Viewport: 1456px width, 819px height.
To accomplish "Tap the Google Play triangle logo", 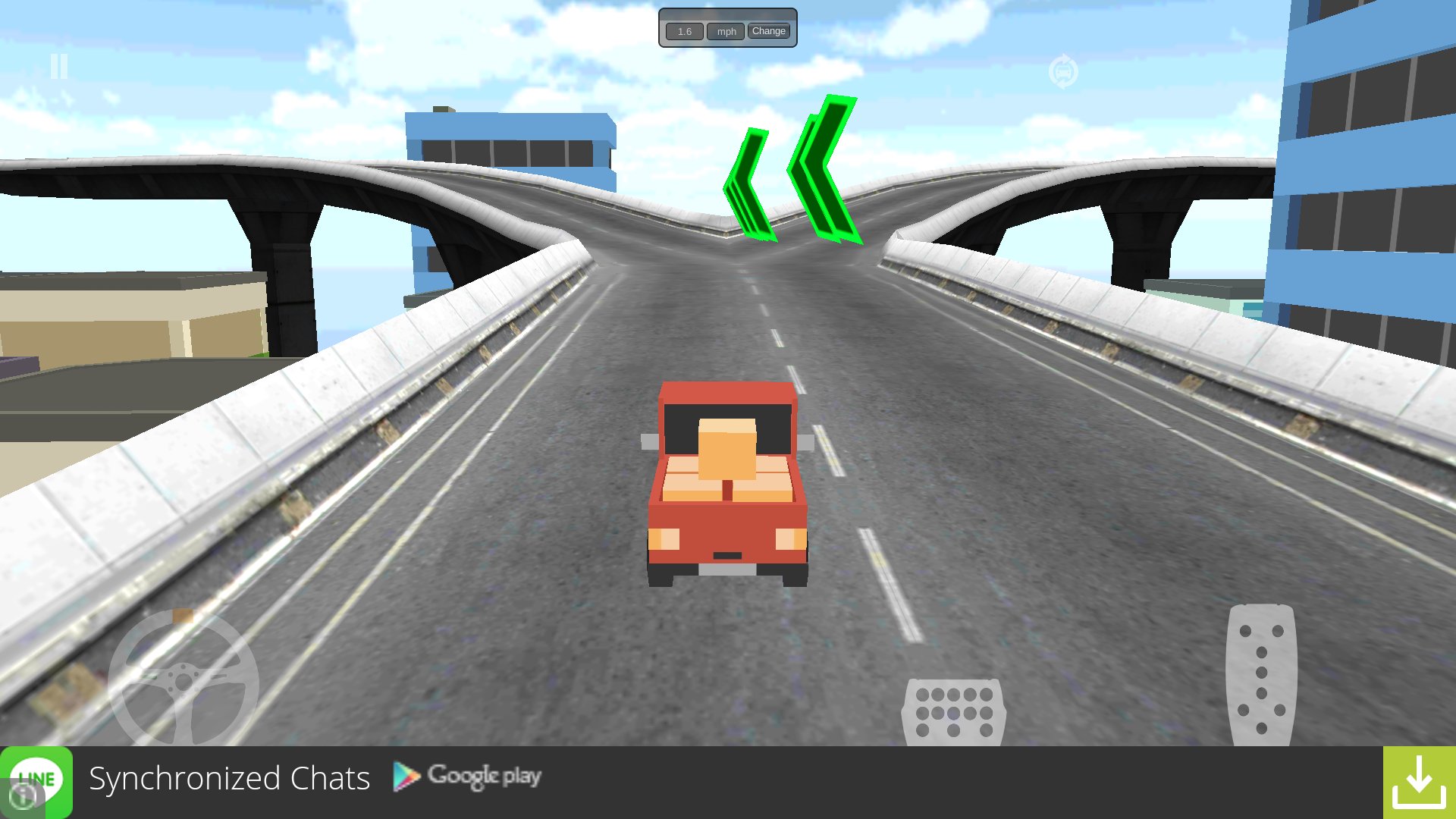I will click(405, 777).
